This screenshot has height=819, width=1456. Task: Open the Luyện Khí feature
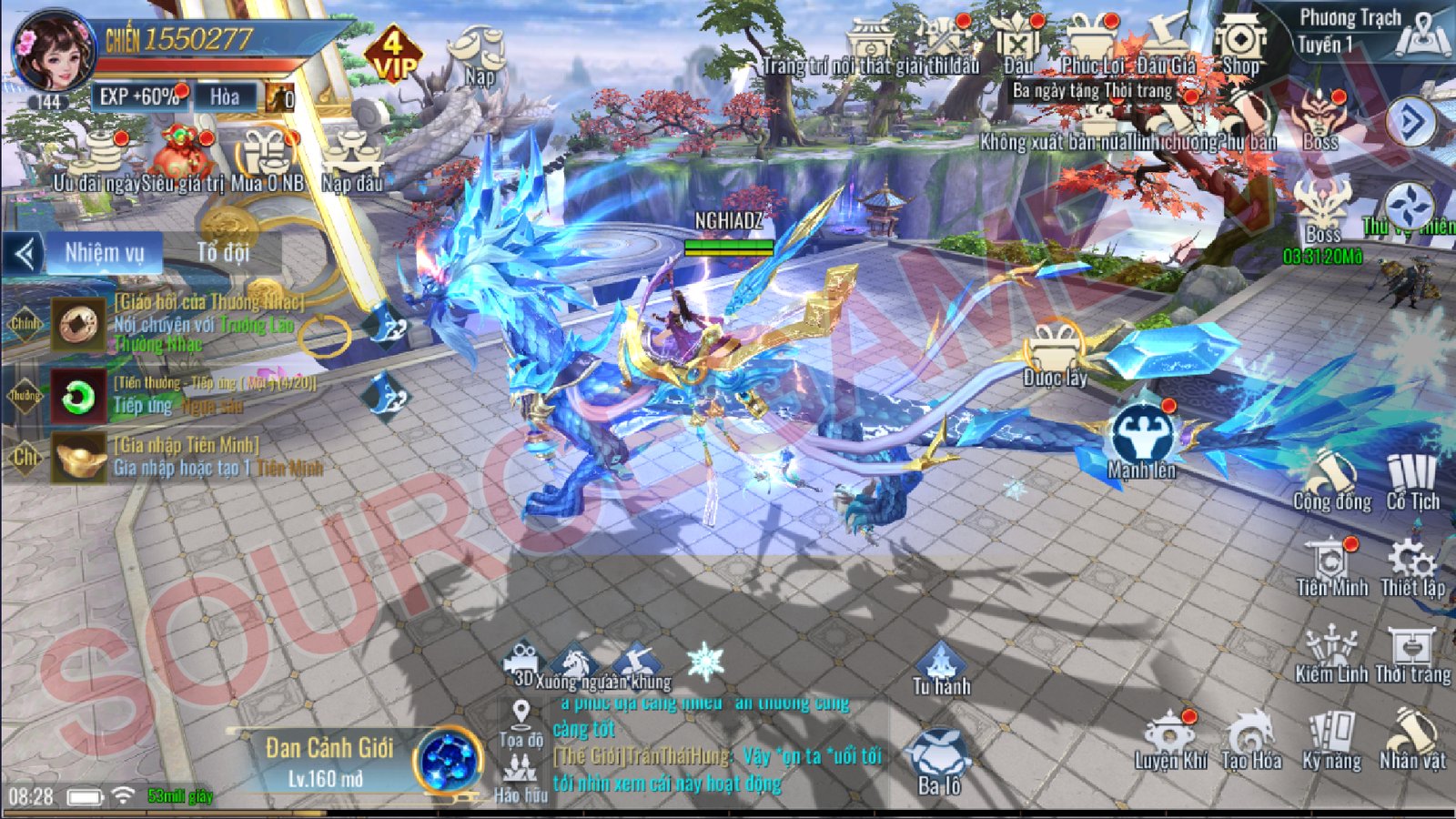click(1174, 734)
